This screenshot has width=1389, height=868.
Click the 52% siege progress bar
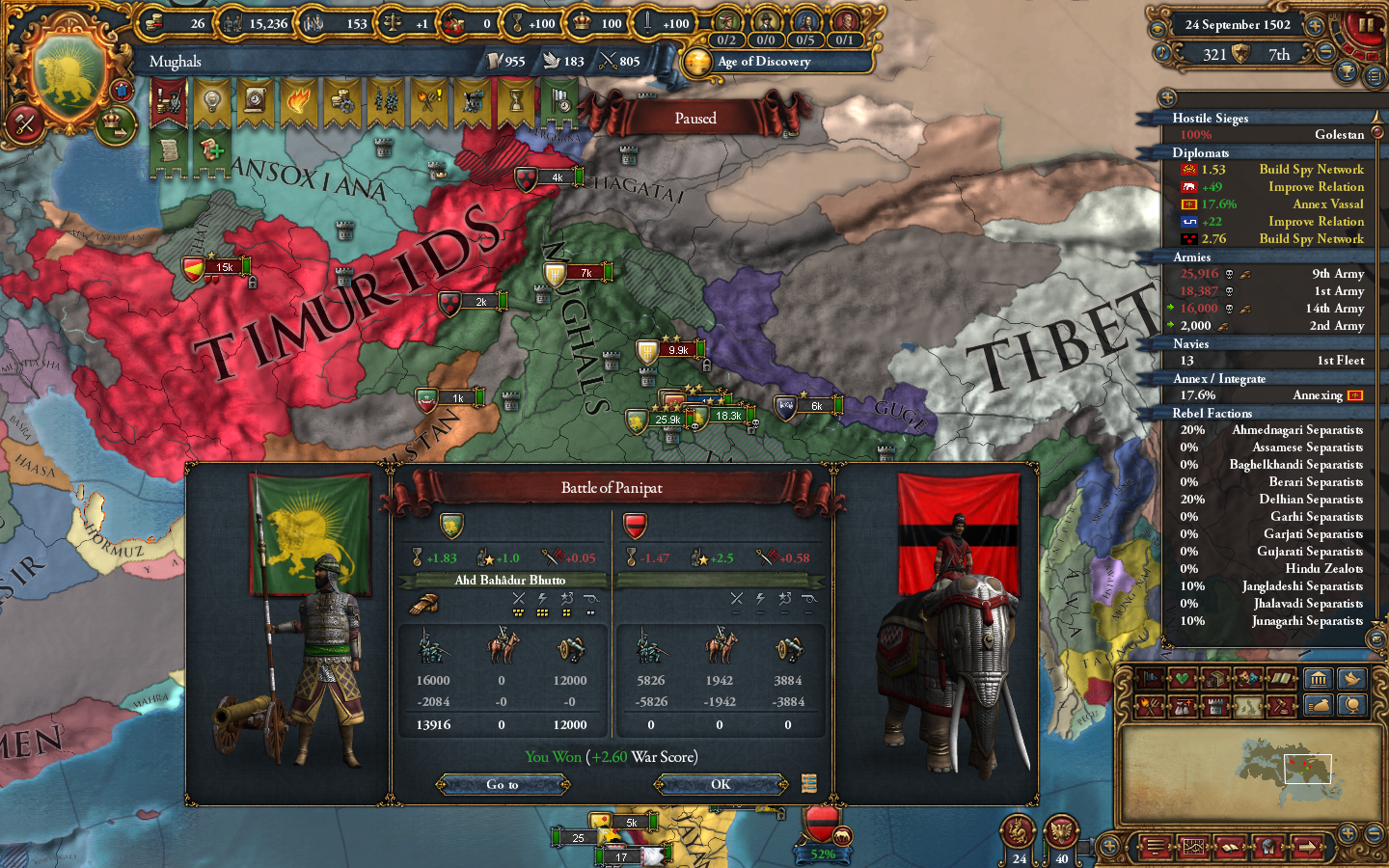[x=822, y=854]
